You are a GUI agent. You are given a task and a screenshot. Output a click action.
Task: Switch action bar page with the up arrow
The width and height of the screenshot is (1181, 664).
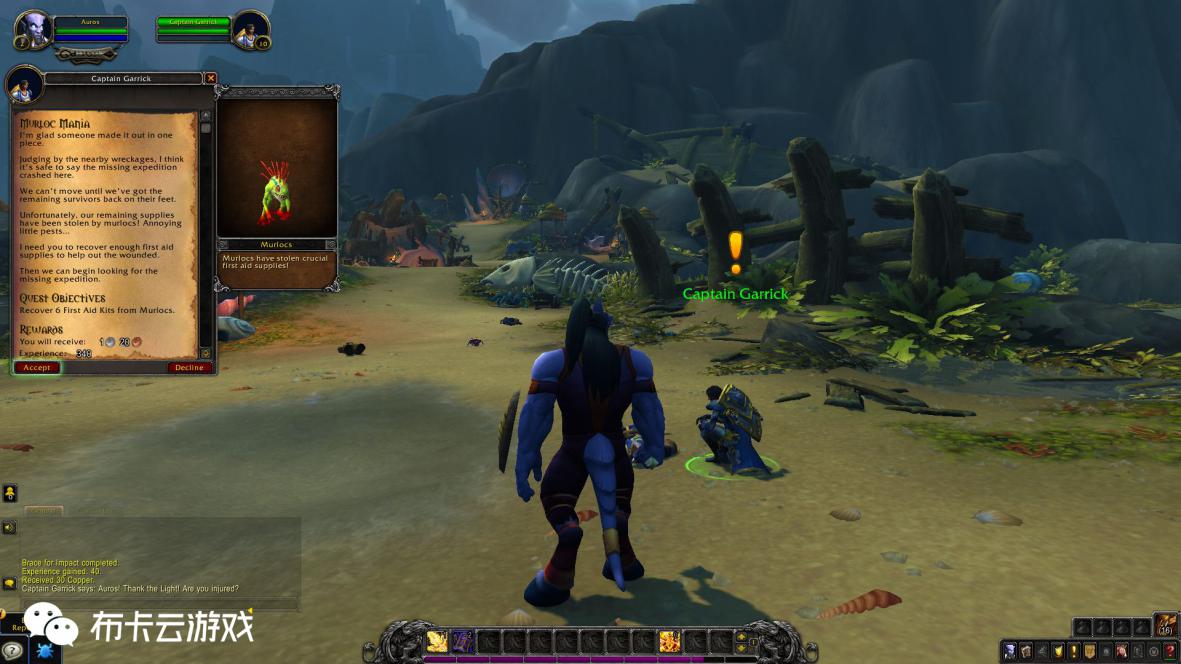[740, 635]
